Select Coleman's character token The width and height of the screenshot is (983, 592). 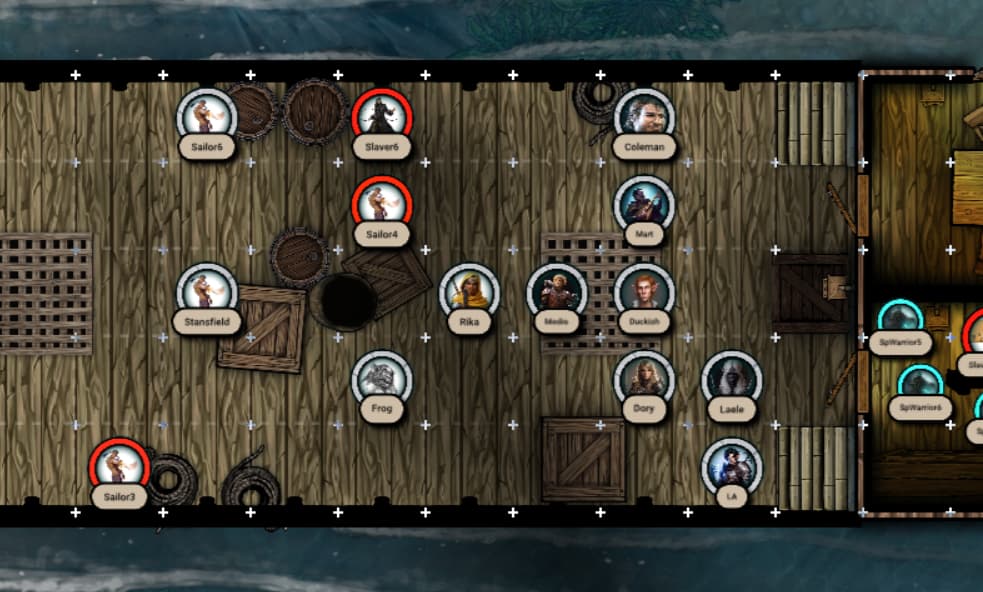coord(644,116)
